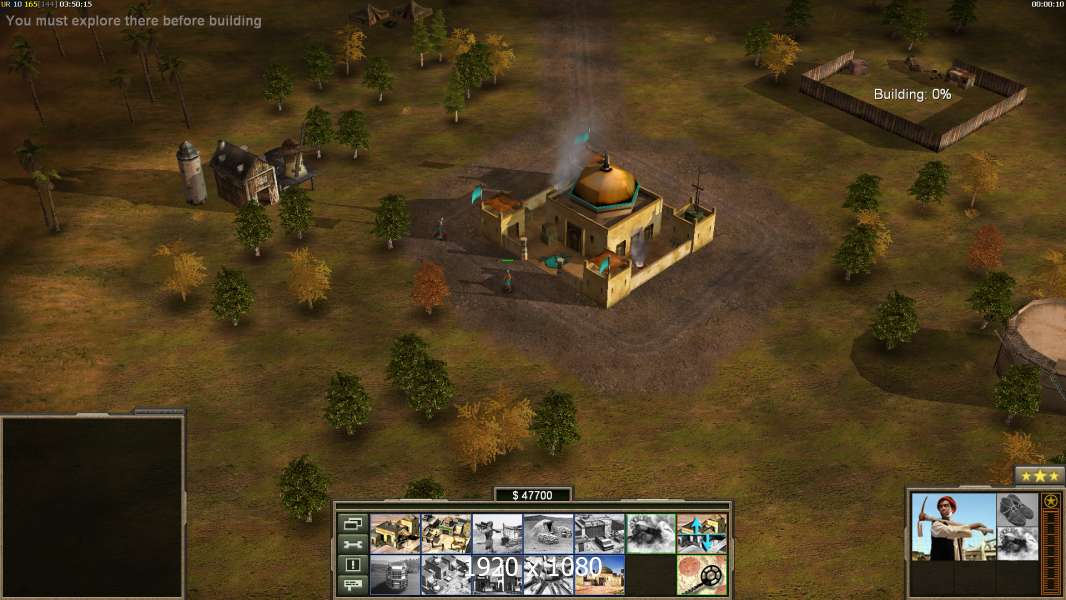The height and width of the screenshot is (600, 1066).
Task: Build the tunnel bunker structure
Action: [x=548, y=534]
